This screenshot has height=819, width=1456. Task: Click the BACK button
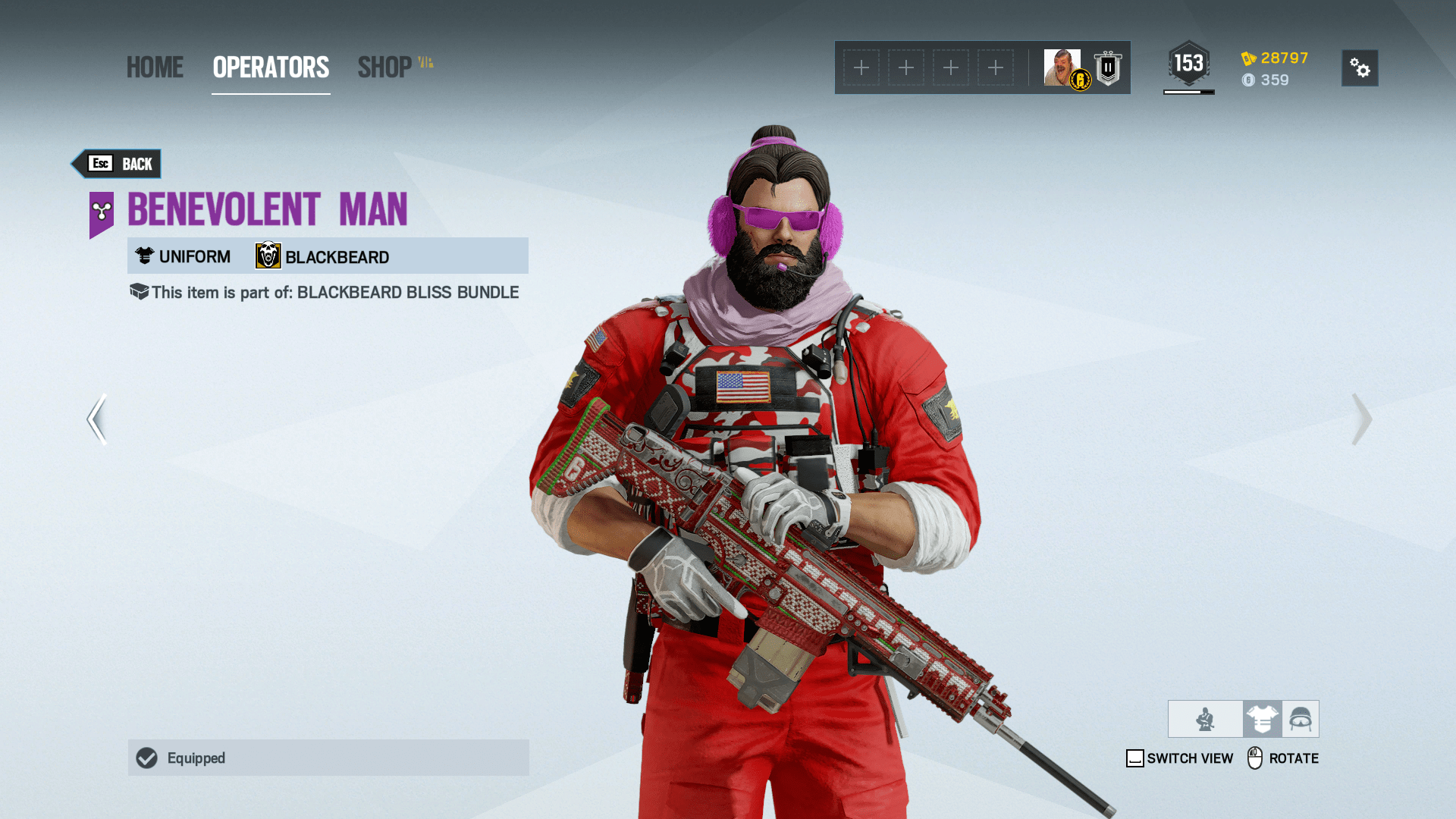coord(116,163)
